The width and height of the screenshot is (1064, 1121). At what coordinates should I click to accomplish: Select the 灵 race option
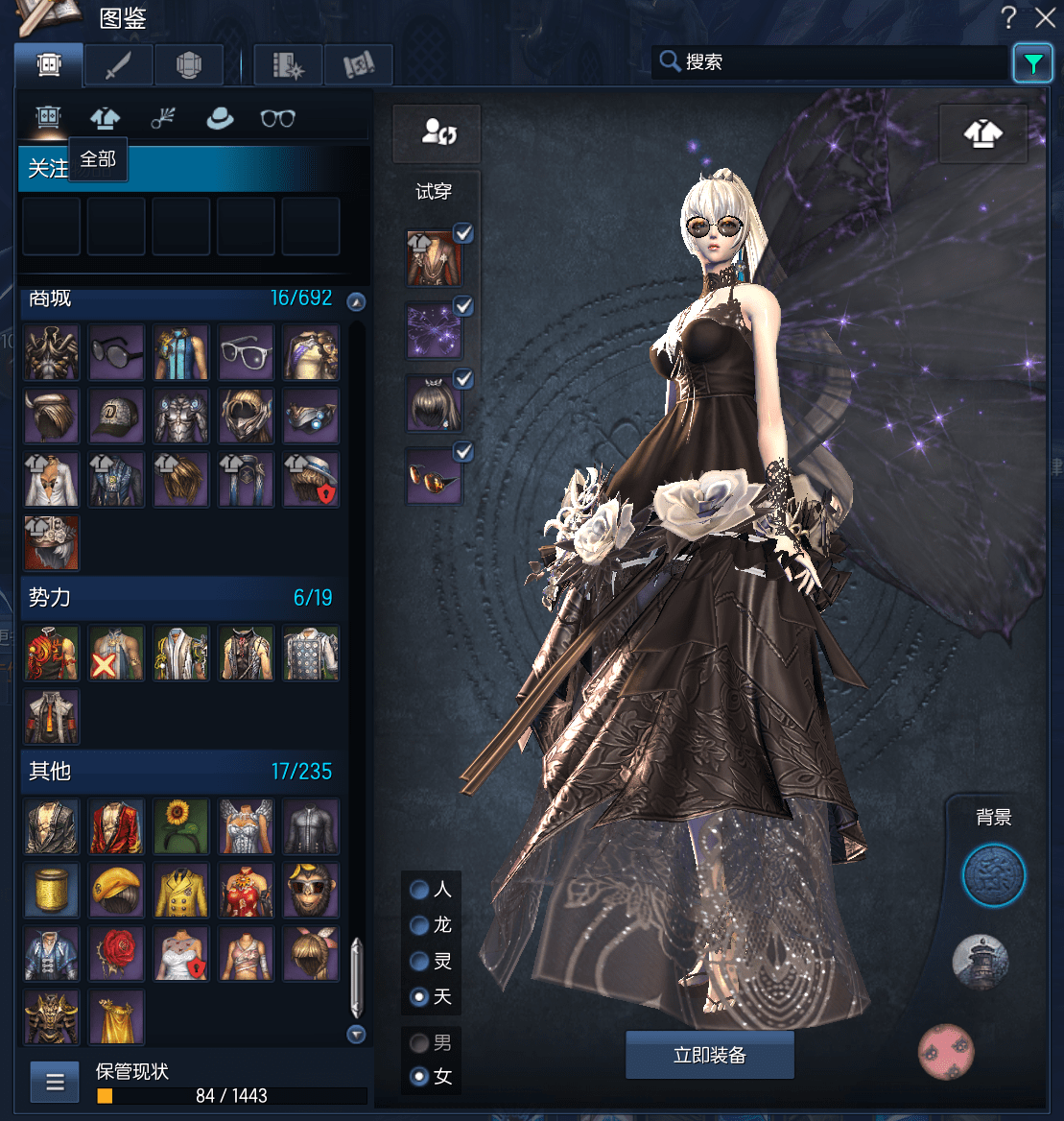coord(419,961)
